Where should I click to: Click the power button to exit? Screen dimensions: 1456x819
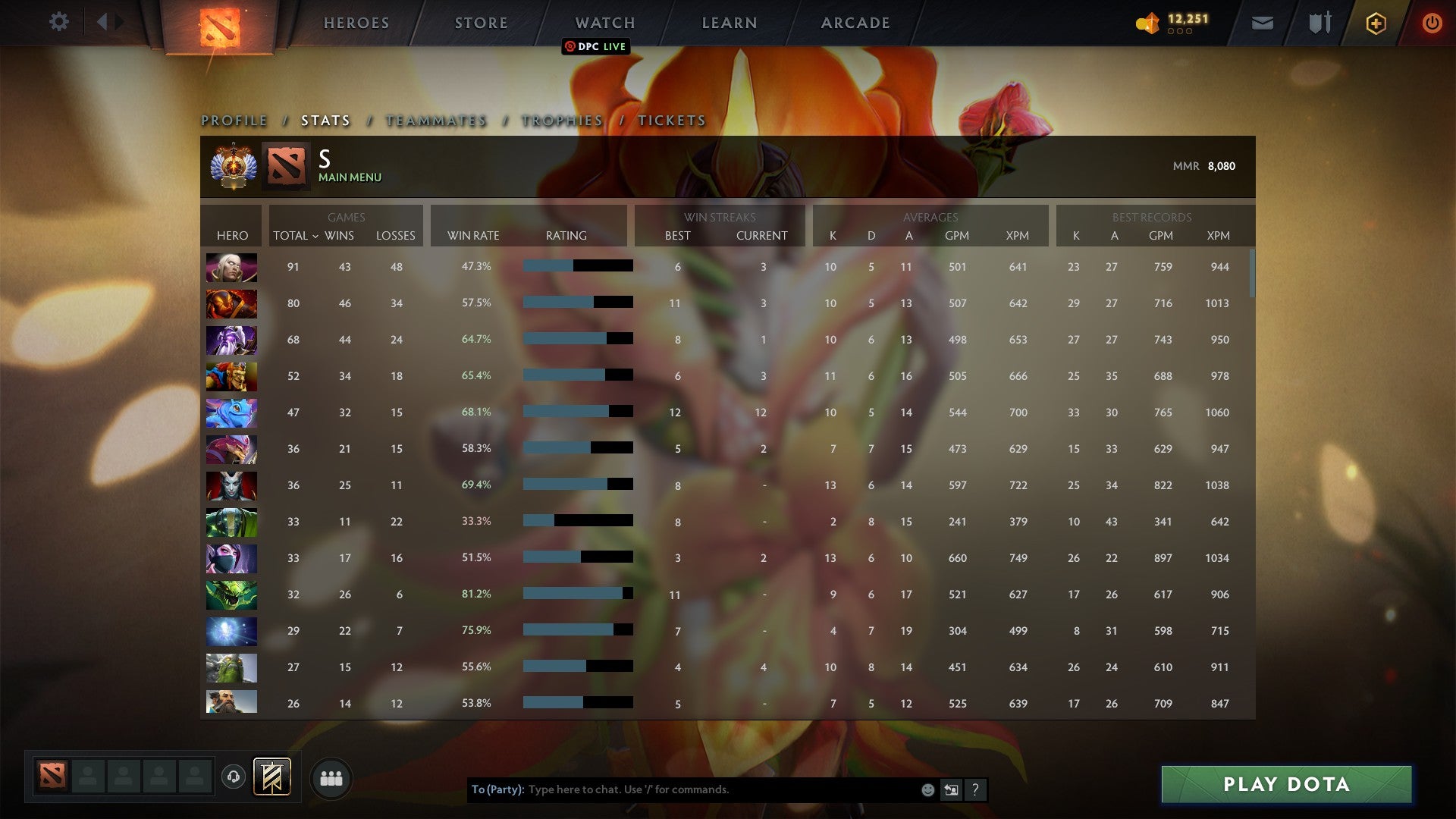pyautogui.click(x=1432, y=24)
